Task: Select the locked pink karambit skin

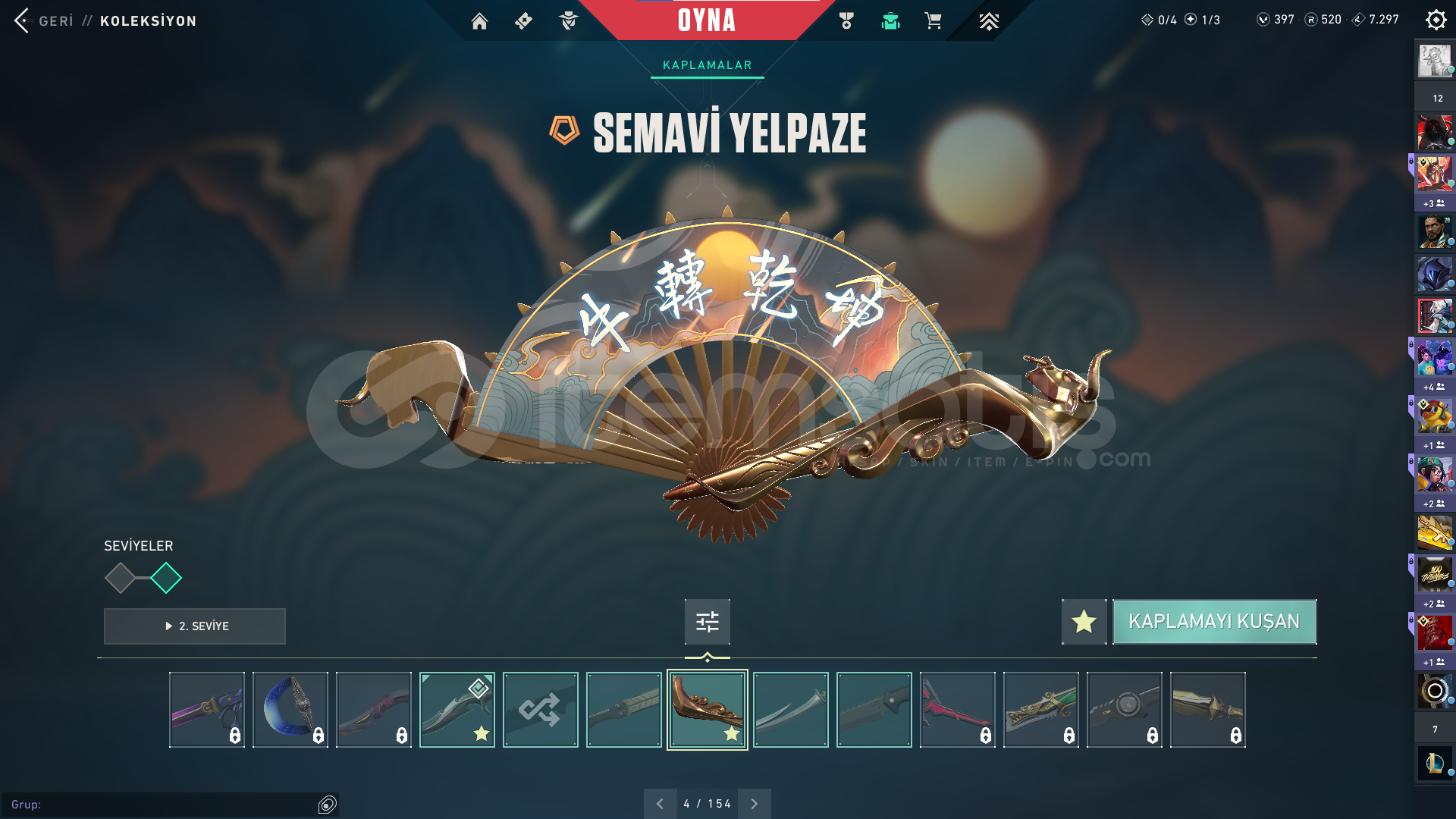Action: [957, 710]
